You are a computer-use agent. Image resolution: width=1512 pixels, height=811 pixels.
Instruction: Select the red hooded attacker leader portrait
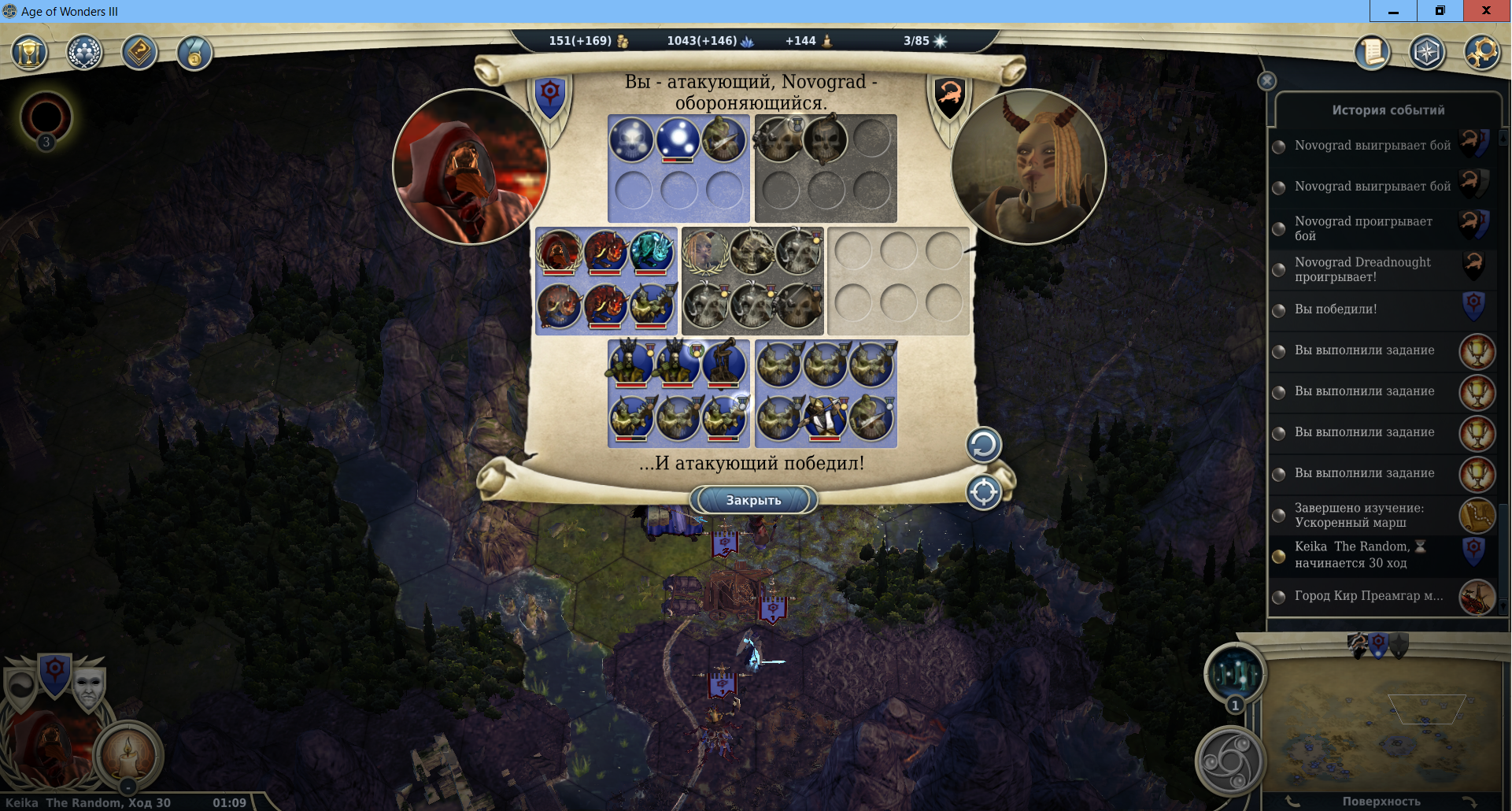470,167
